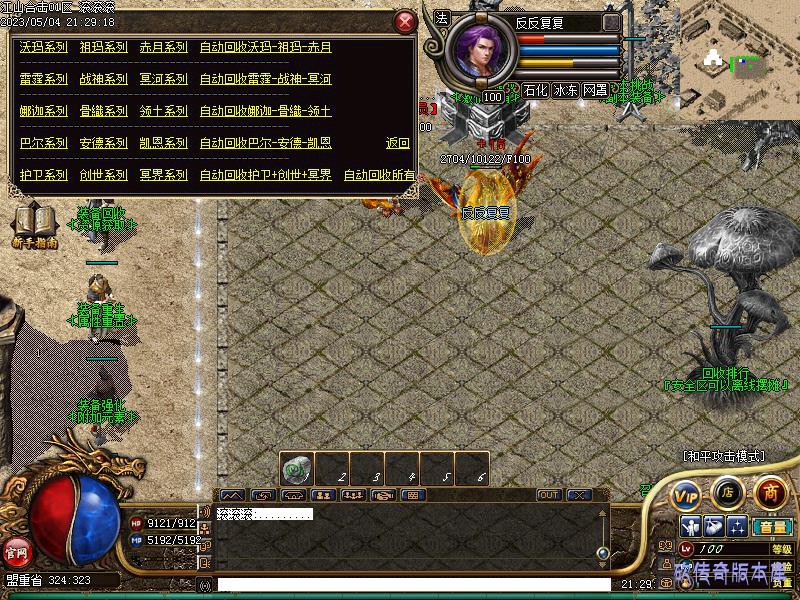Image resolution: width=800 pixels, height=600 pixels.
Task: Open the red 商 mall button
Action: tap(770, 492)
